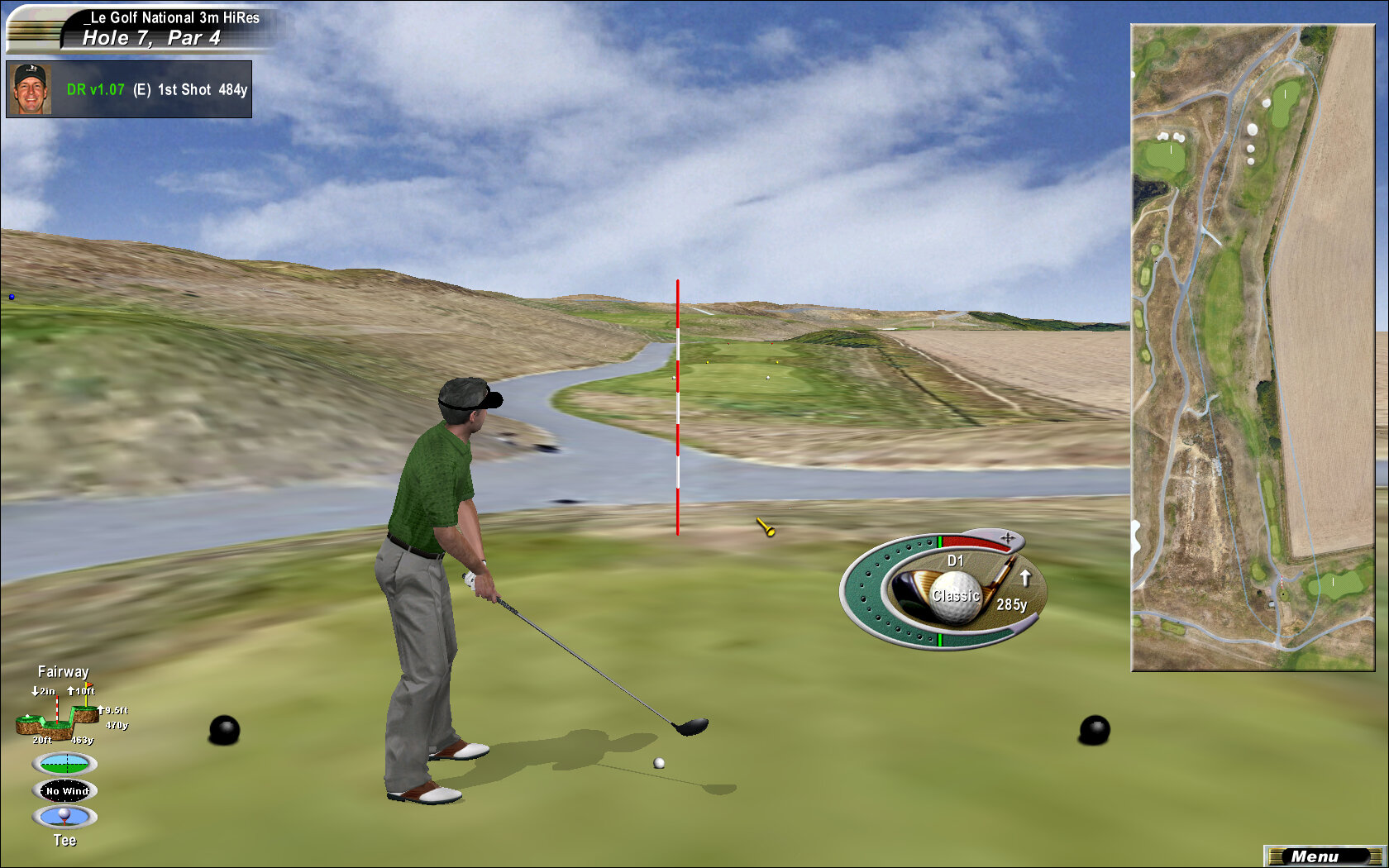This screenshot has height=868, width=1389.
Task: Click the golfer portrait in player panel
Action: [31, 89]
